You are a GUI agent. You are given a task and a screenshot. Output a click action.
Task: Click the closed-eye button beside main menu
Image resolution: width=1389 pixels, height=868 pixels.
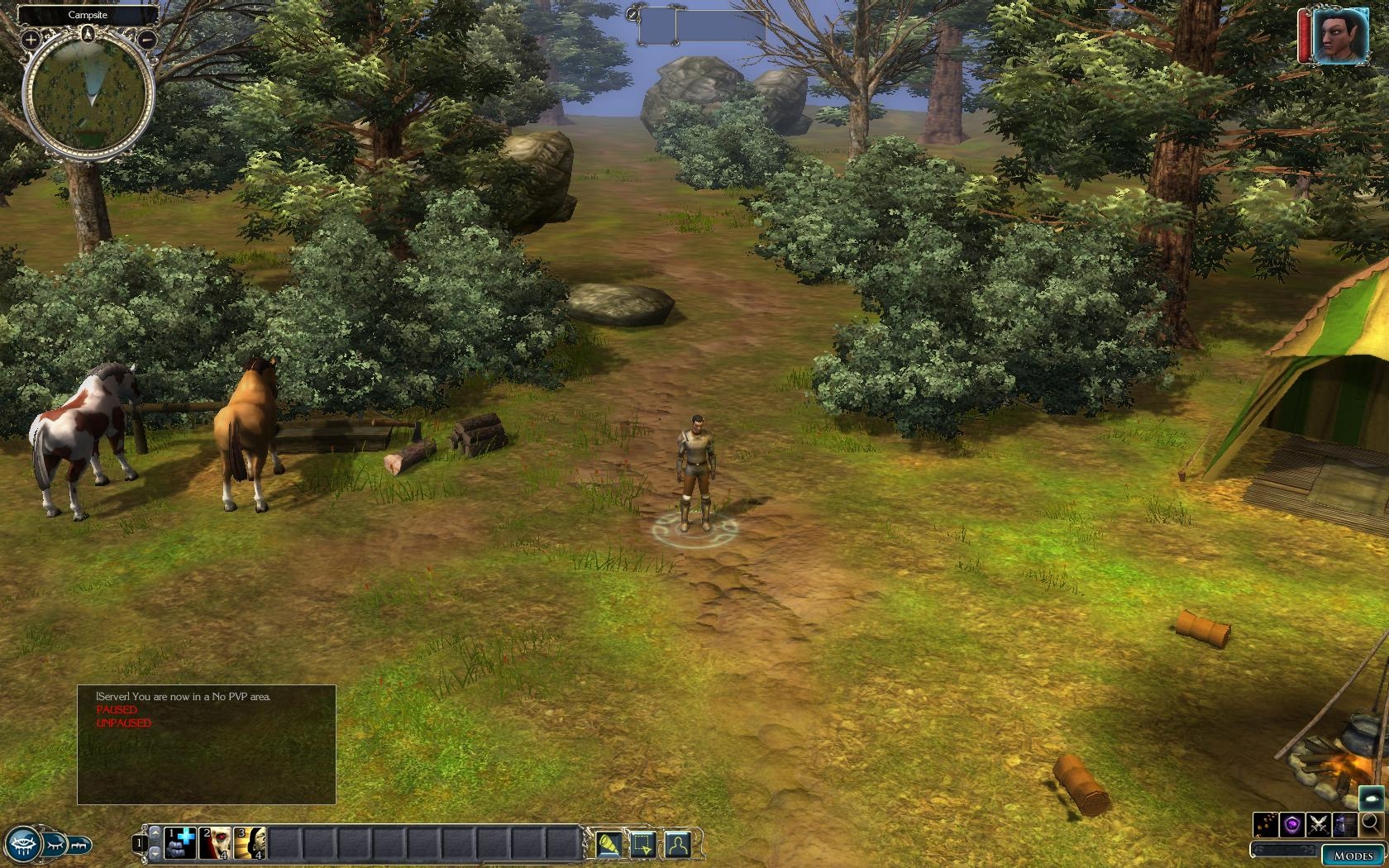(55, 845)
